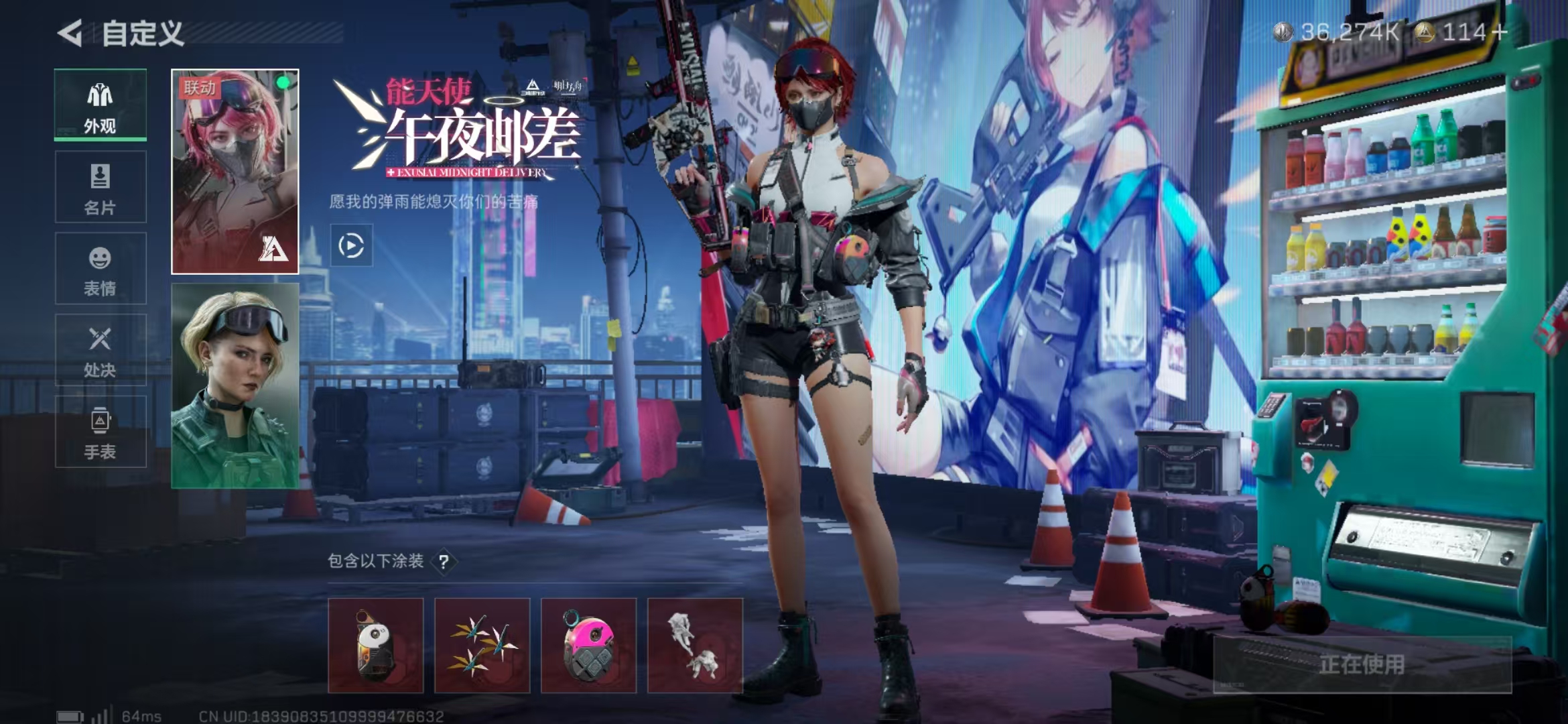Select the red-haired 联动 collab skin card

235,172
